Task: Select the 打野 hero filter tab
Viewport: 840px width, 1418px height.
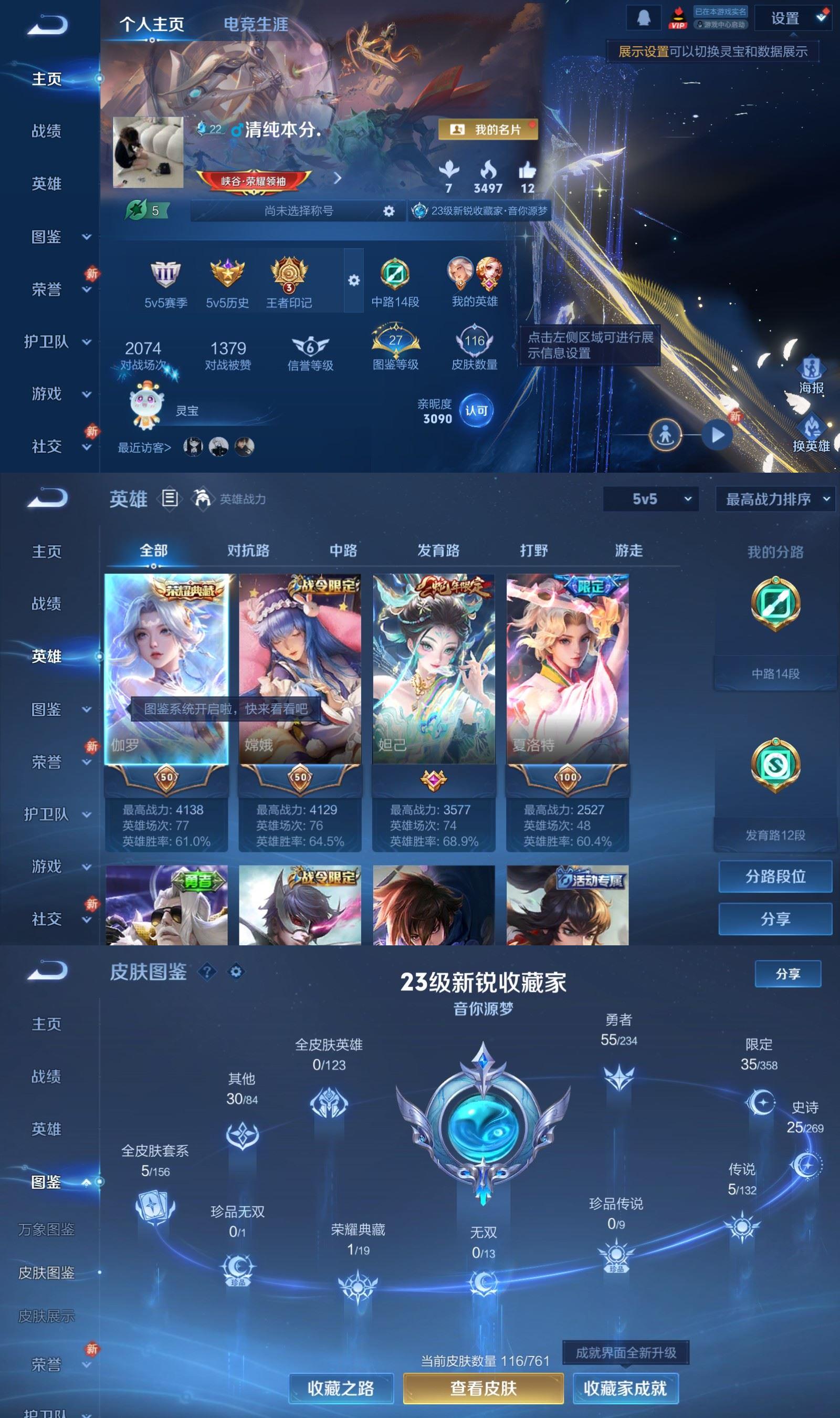Action: (x=533, y=550)
